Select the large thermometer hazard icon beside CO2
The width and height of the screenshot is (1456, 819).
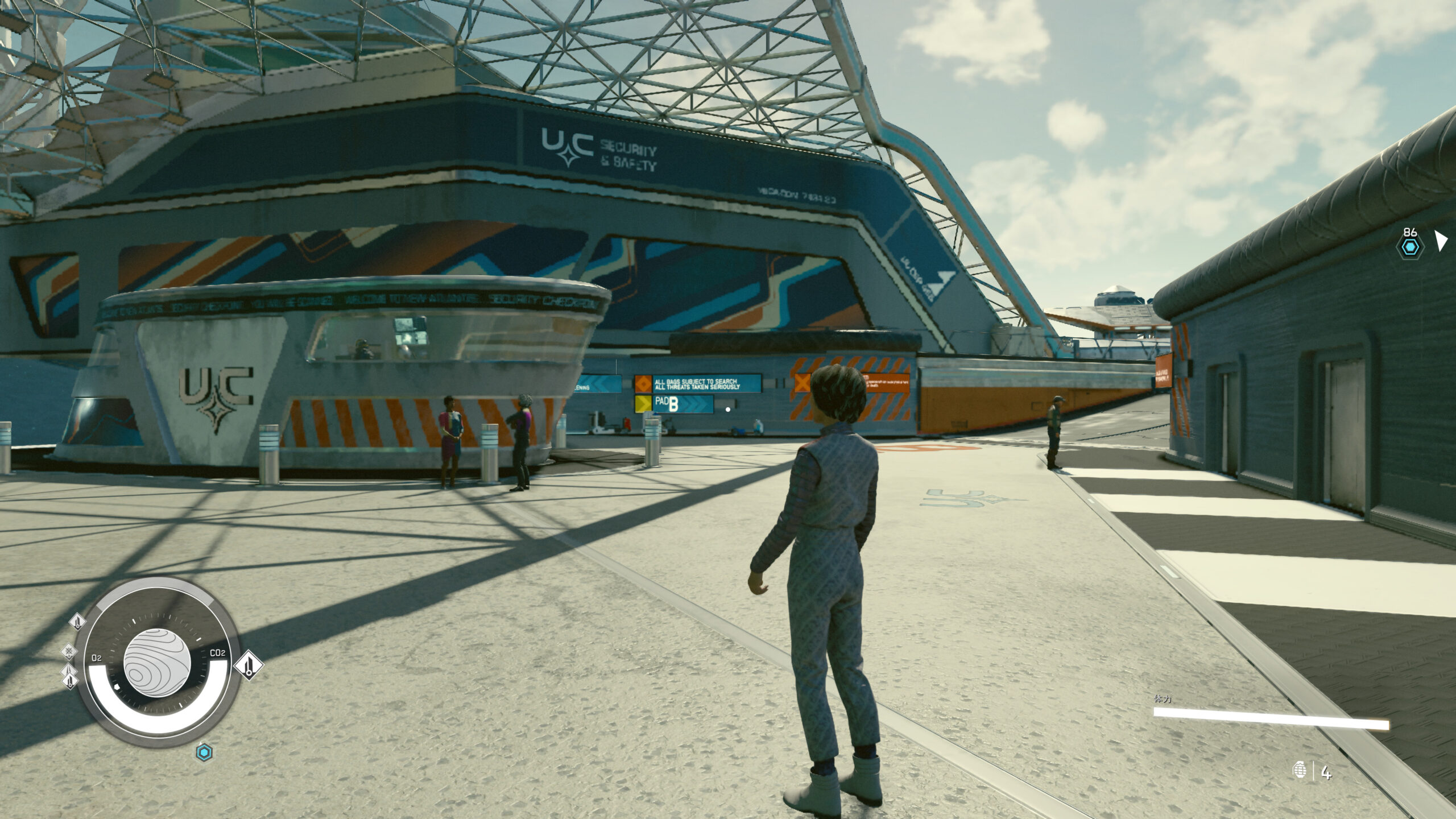point(249,665)
